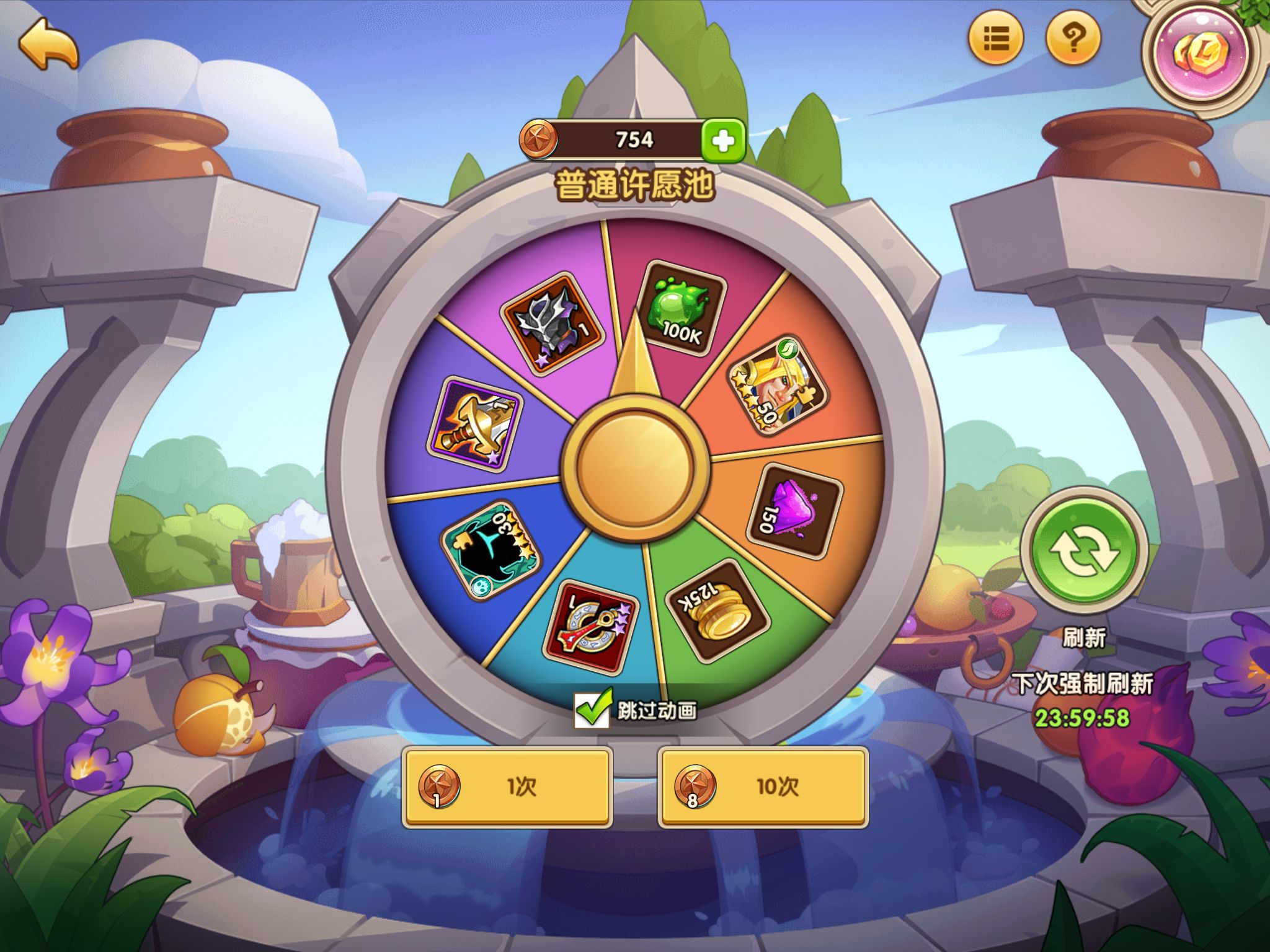View the dark armor reward
The height and width of the screenshot is (952, 1270).
pos(551,321)
